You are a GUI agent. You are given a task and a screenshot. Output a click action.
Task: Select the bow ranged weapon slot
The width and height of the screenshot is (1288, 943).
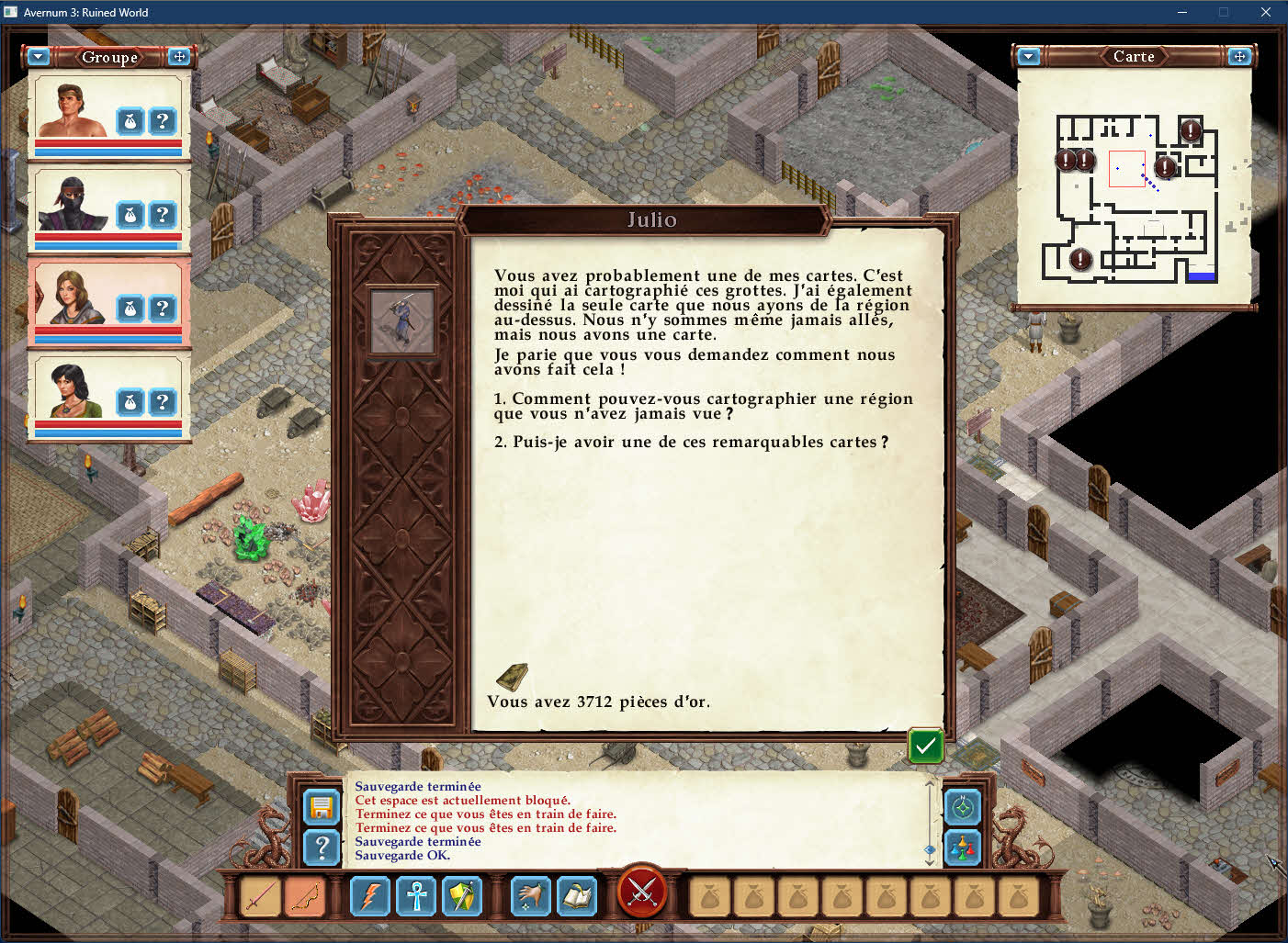click(305, 896)
